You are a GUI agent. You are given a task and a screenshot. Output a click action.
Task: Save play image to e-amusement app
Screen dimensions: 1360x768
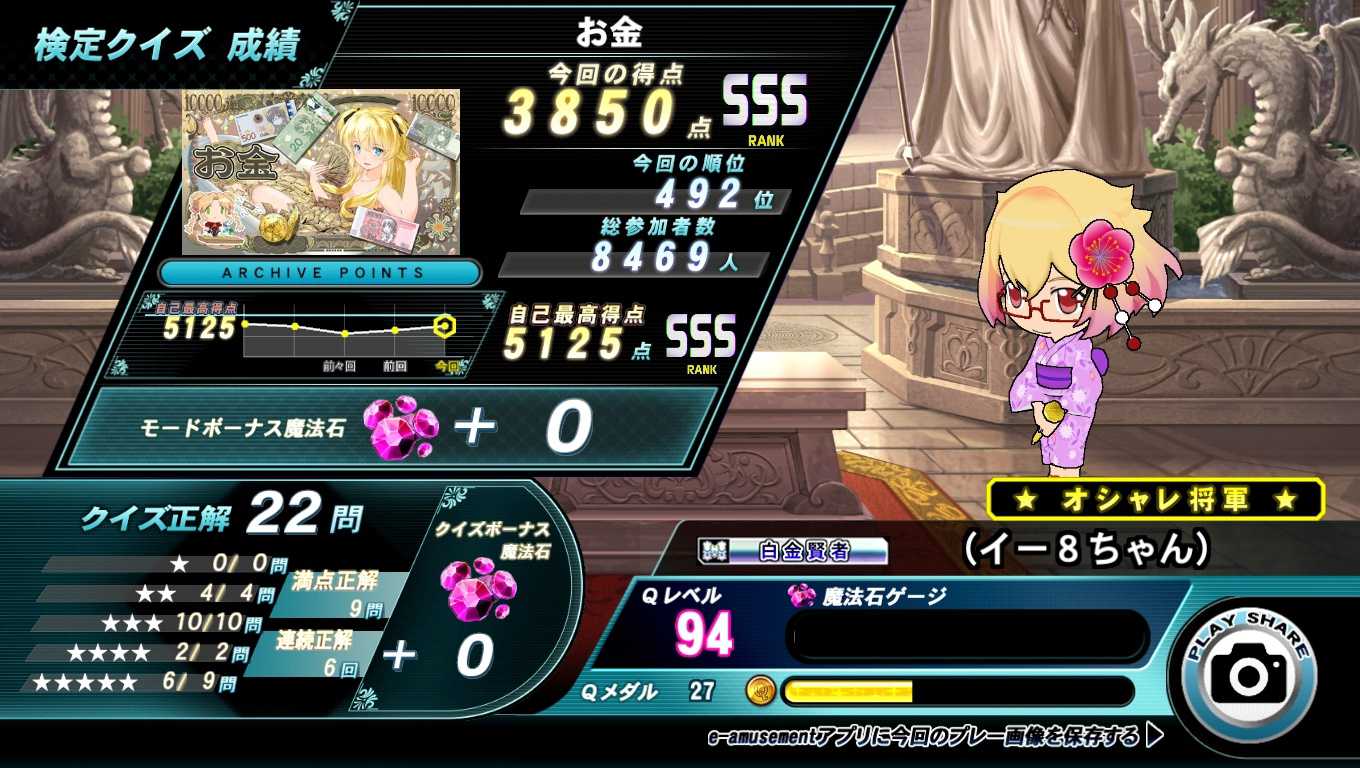tap(934, 737)
